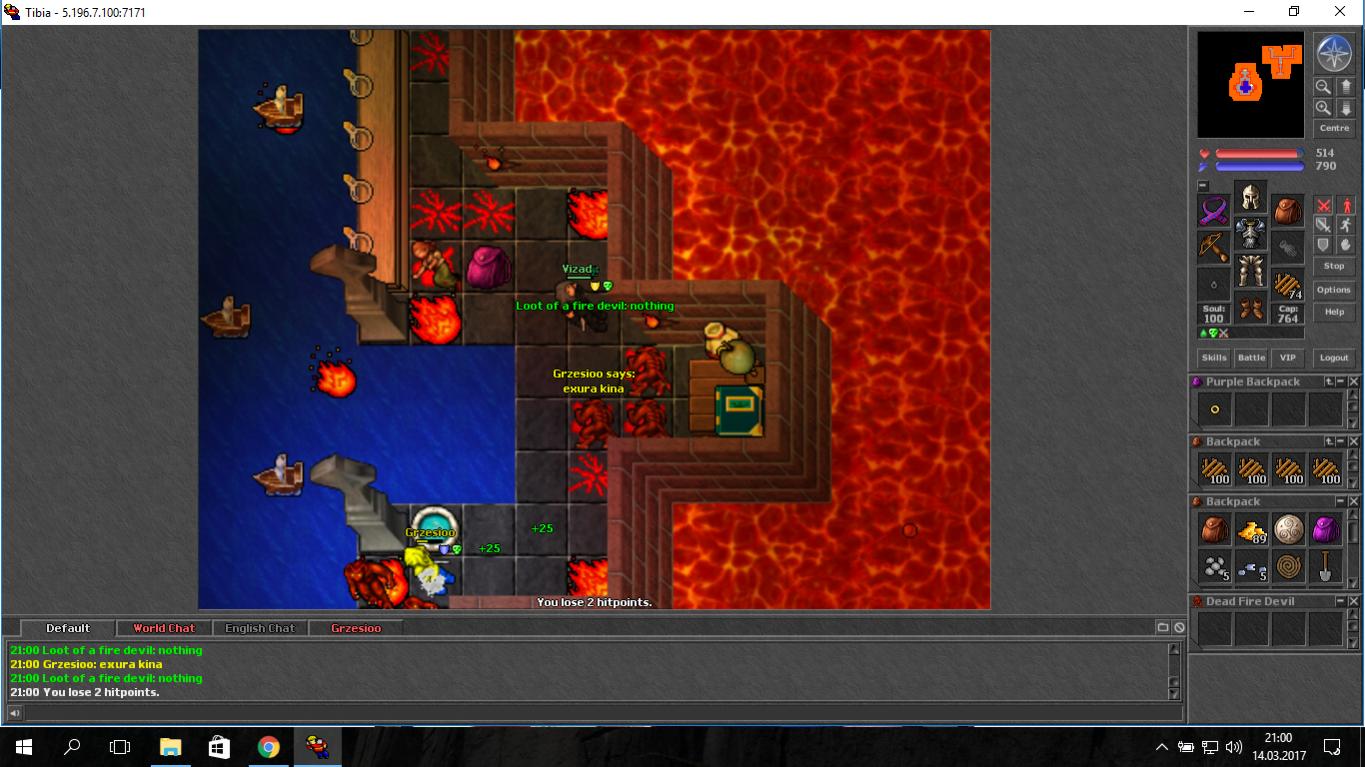Show the VIP list
Image resolution: width=1365 pixels, height=767 pixels.
pyautogui.click(x=1287, y=357)
